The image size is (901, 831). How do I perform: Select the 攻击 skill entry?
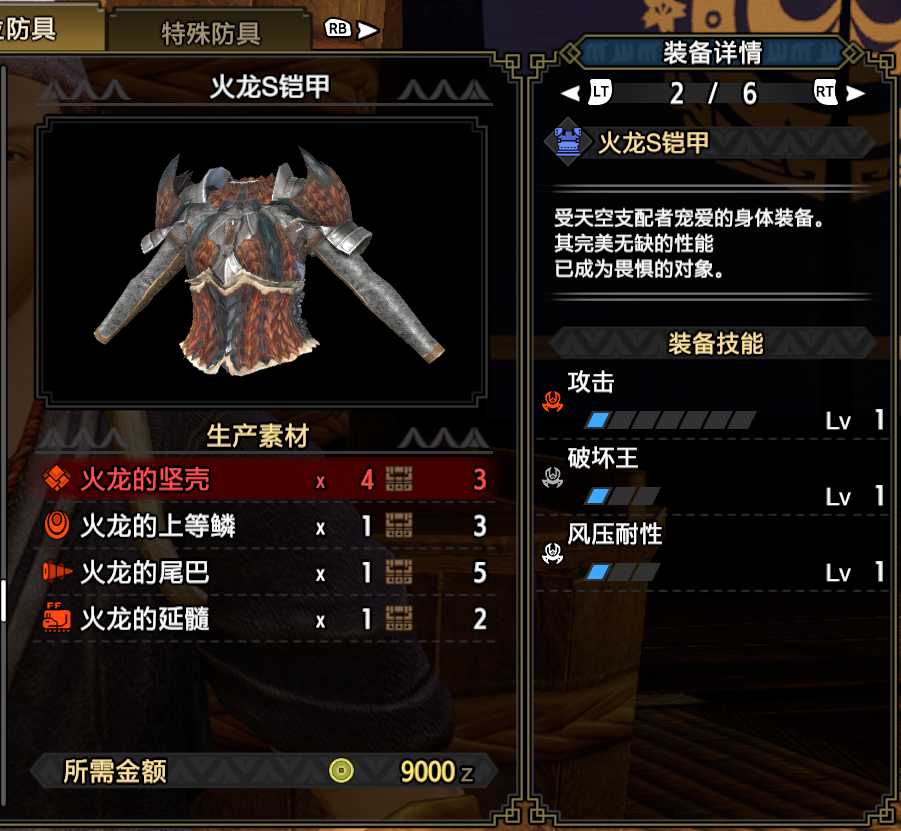(x=712, y=402)
